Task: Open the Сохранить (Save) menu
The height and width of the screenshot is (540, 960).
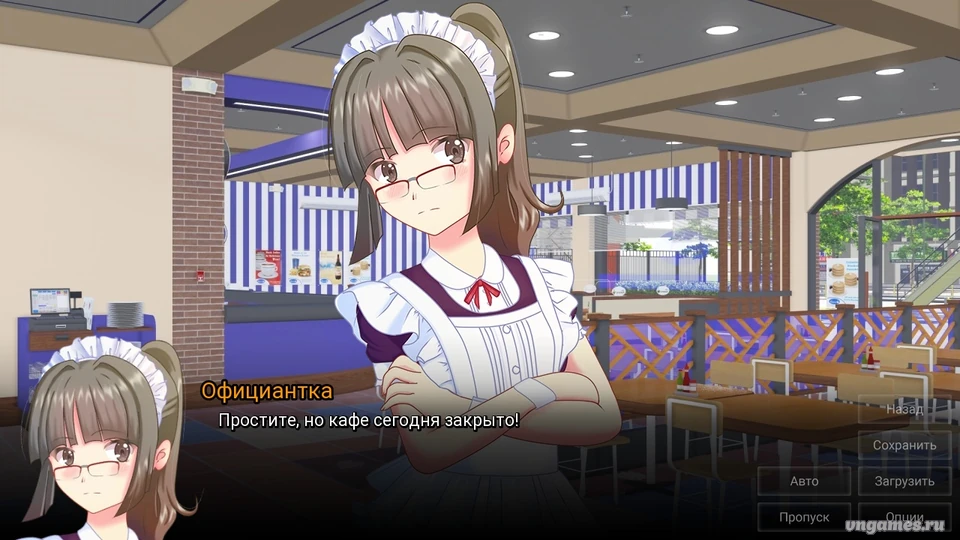Action: click(x=904, y=445)
